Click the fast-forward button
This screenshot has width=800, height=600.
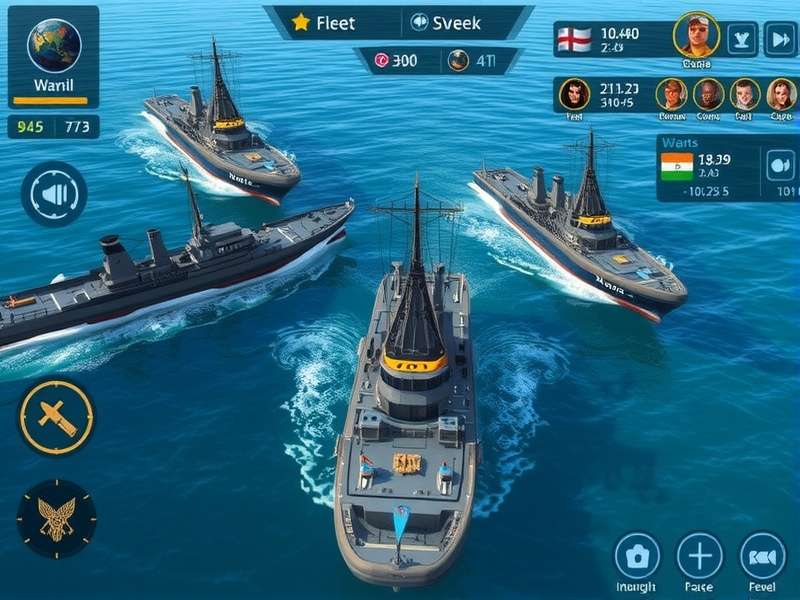point(779,39)
